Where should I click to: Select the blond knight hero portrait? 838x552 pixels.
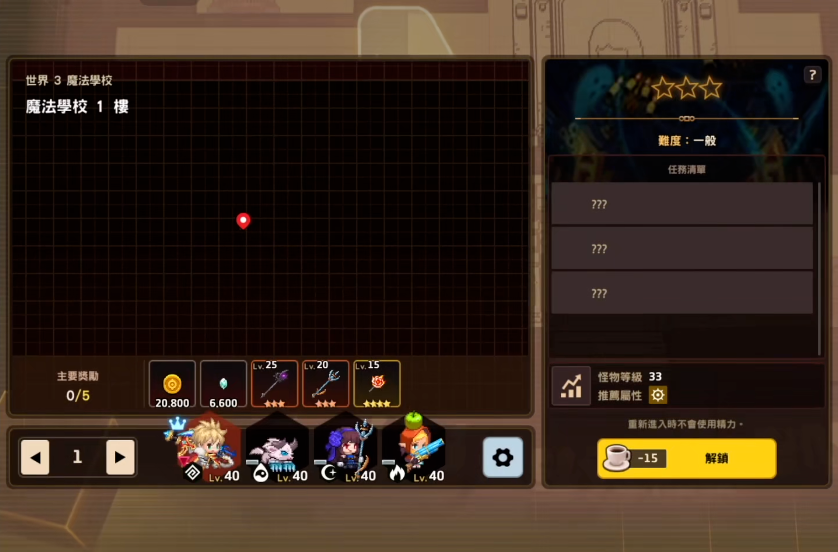(x=208, y=449)
